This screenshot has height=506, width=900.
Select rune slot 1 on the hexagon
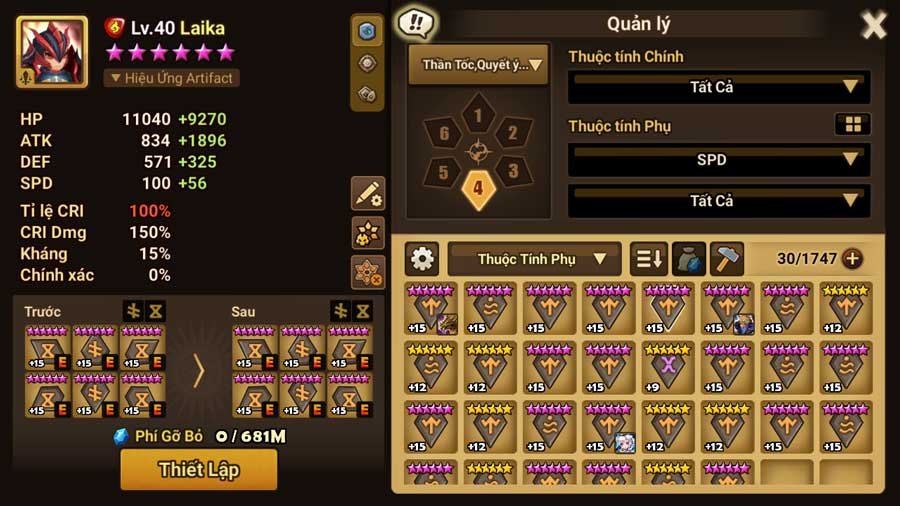coord(478,117)
